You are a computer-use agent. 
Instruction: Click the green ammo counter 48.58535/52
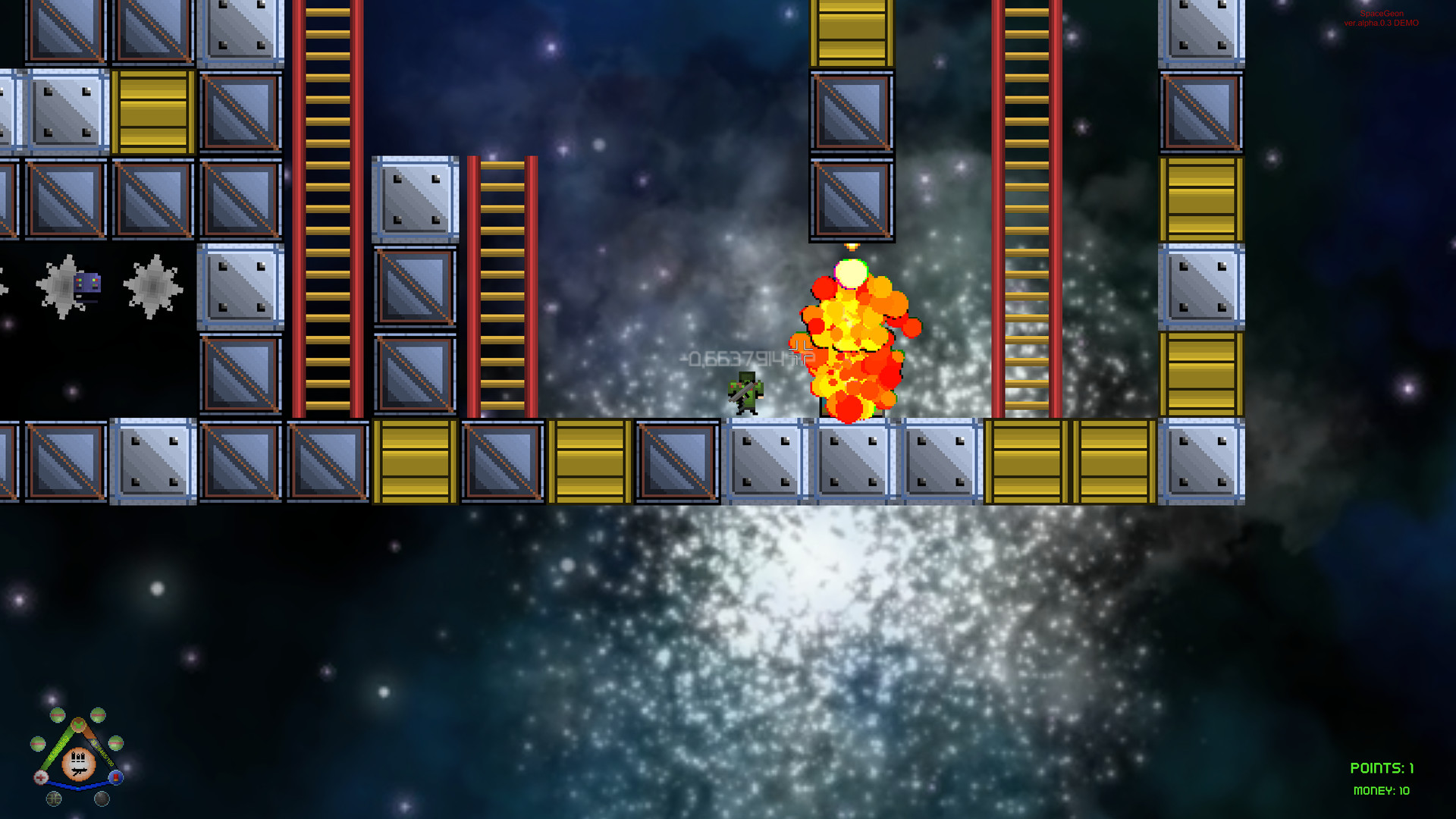pos(59,748)
